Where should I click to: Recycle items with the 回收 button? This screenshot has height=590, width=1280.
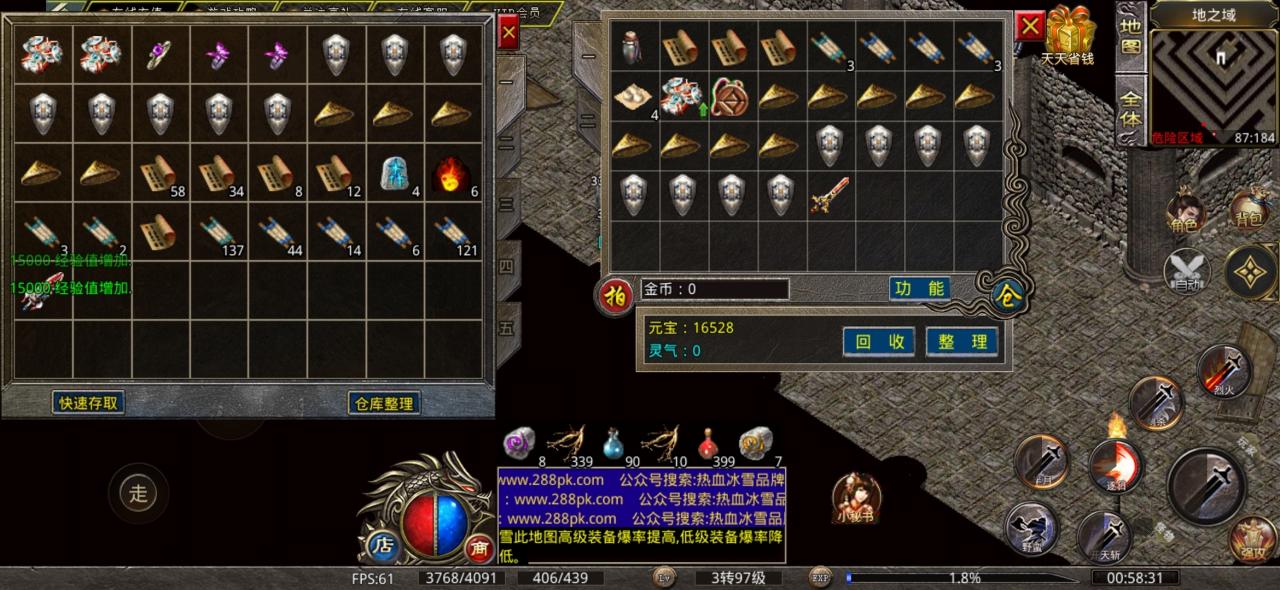point(878,341)
